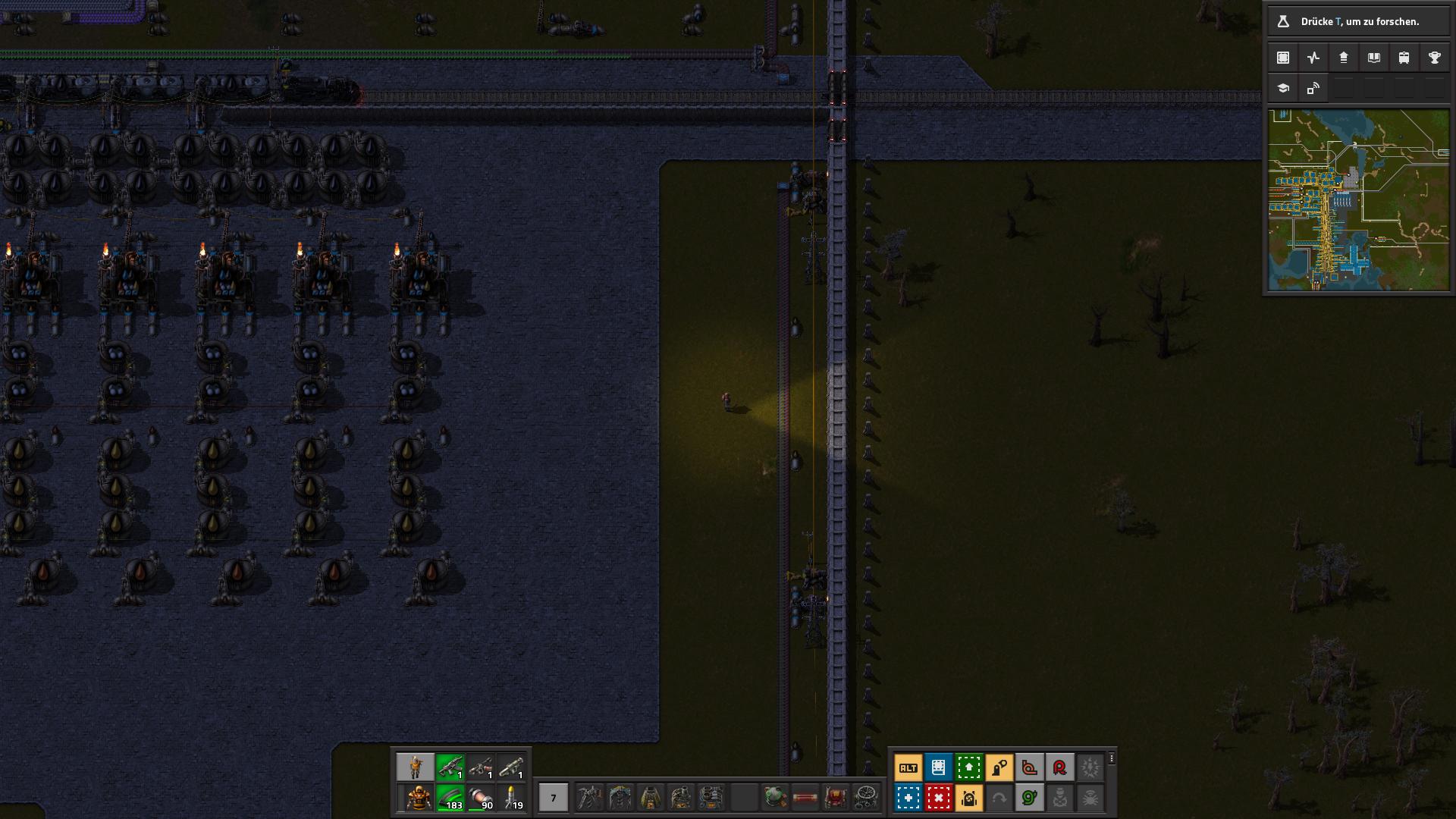1456x819 pixels.
Task: Open the achievements trophy button
Action: (1435, 58)
